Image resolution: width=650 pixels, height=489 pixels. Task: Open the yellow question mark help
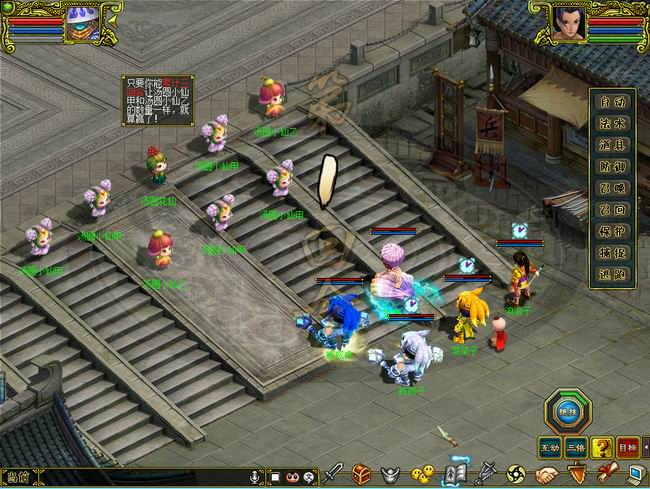click(602, 447)
